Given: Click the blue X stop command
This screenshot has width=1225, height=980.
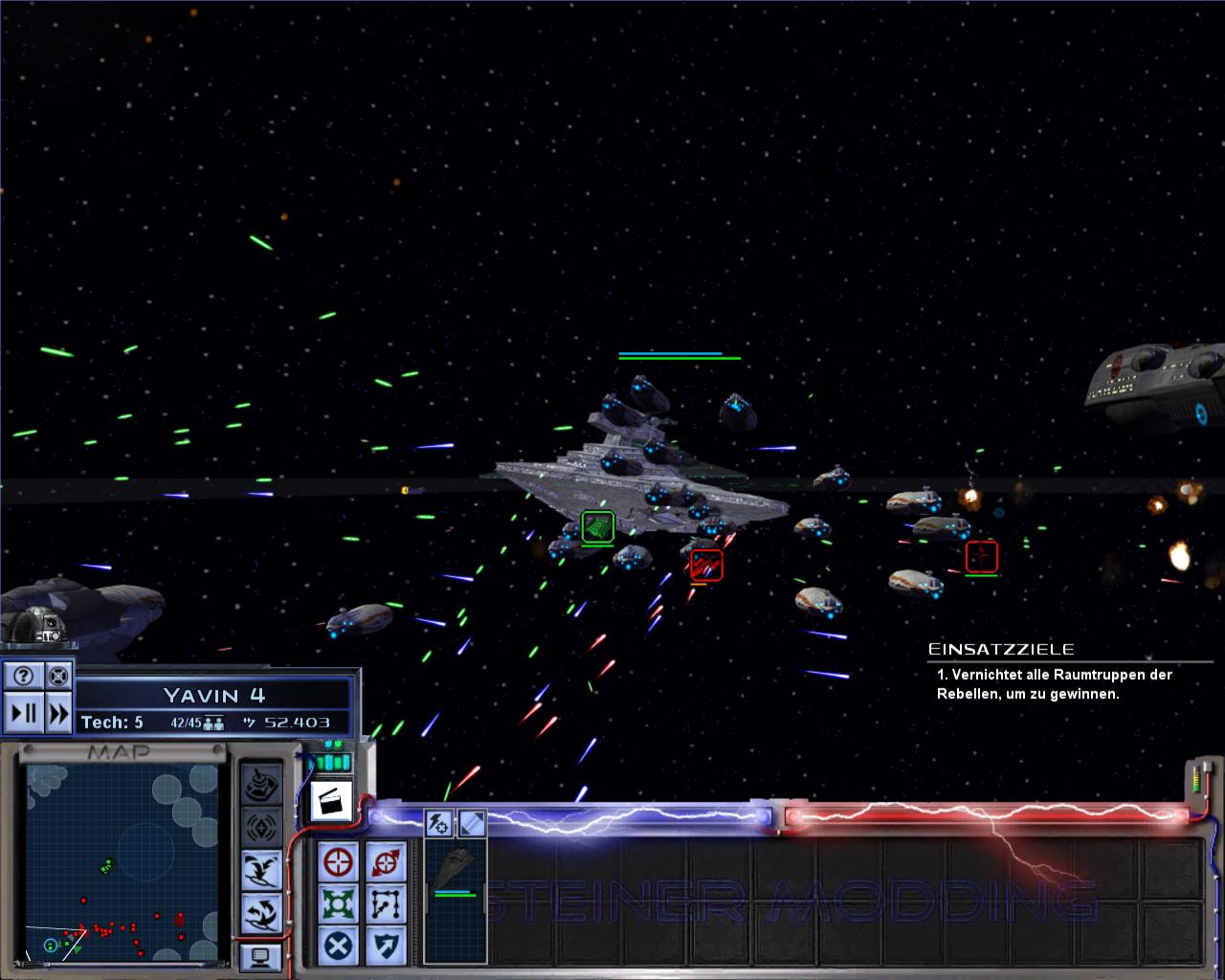Looking at the screenshot, I should [x=339, y=947].
